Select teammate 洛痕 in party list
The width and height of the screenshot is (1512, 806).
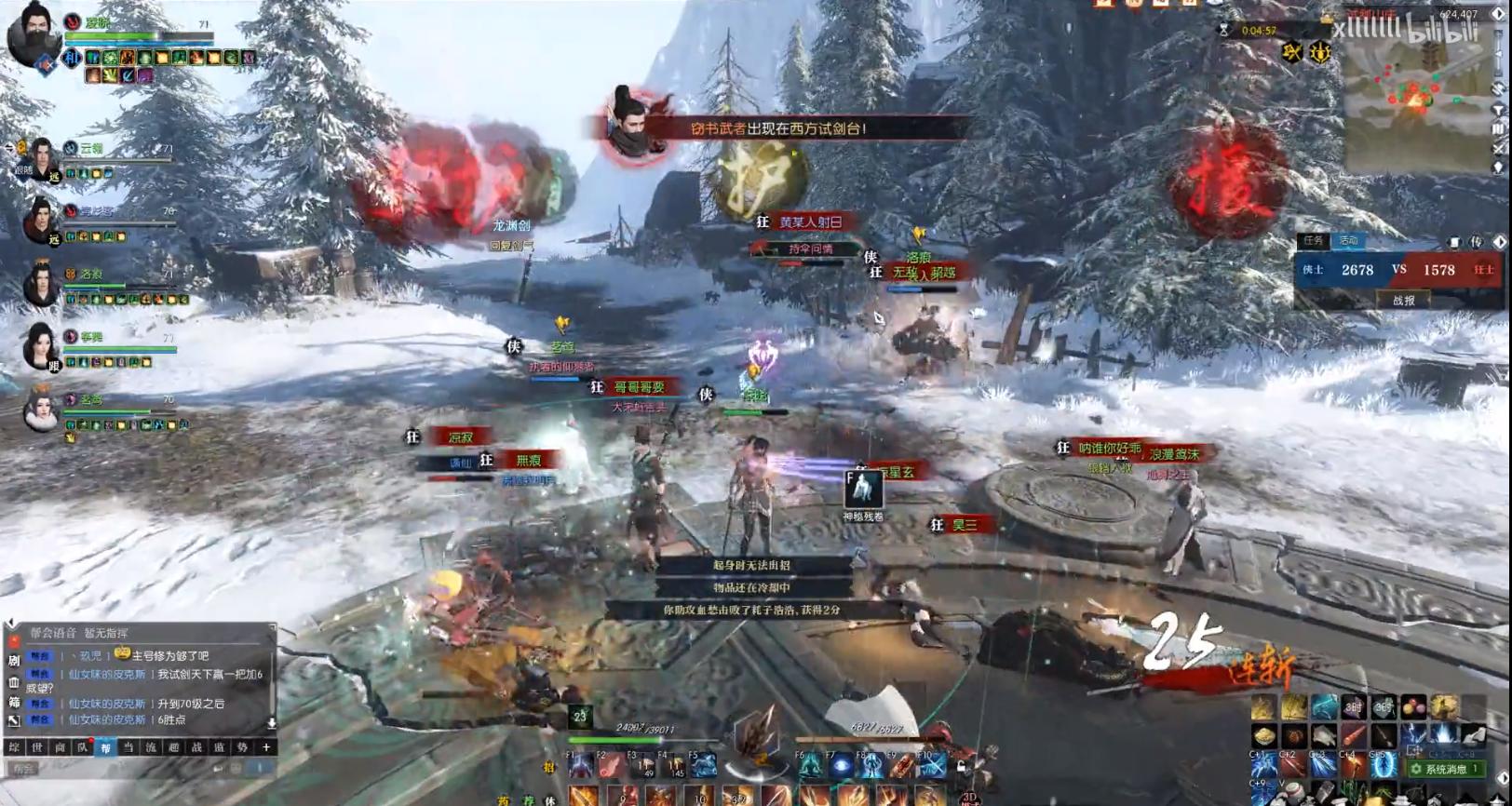41,285
